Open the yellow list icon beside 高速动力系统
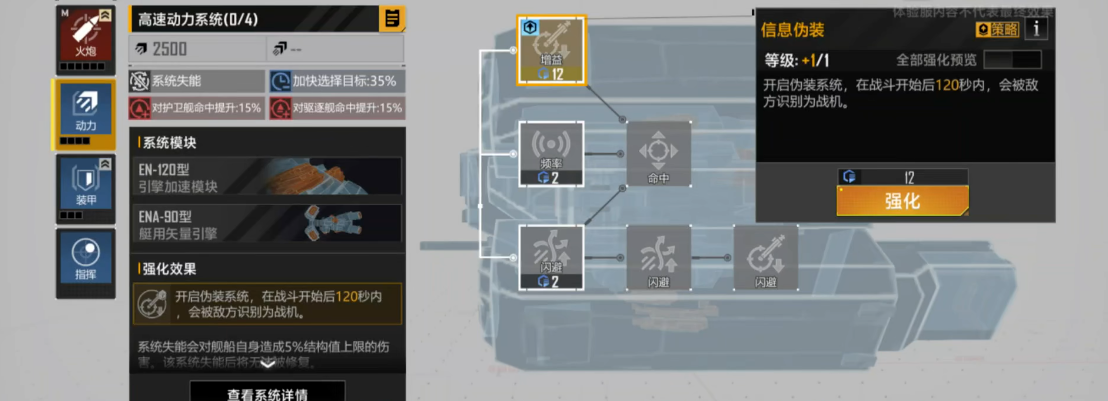The width and height of the screenshot is (1108, 401). (x=392, y=18)
